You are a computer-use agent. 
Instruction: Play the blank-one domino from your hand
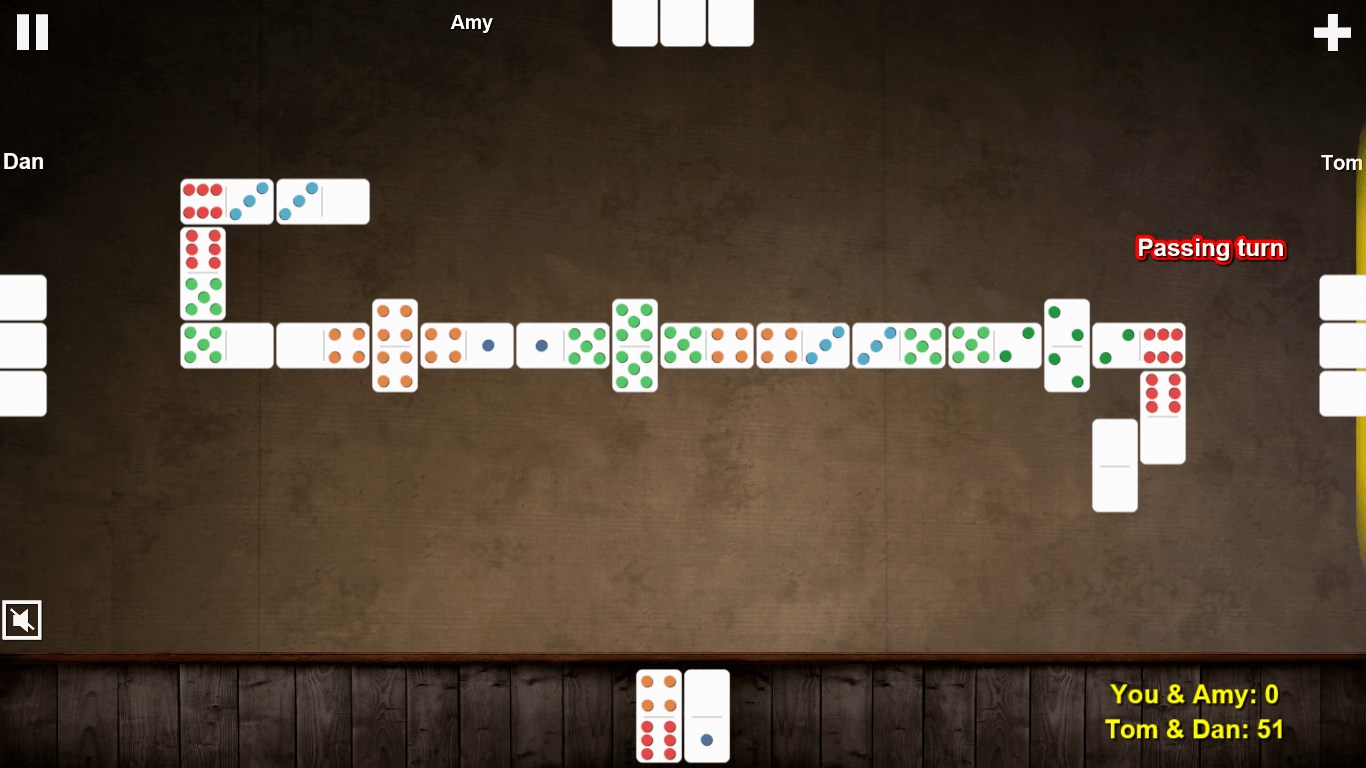pyautogui.click(x=707, y=716)
